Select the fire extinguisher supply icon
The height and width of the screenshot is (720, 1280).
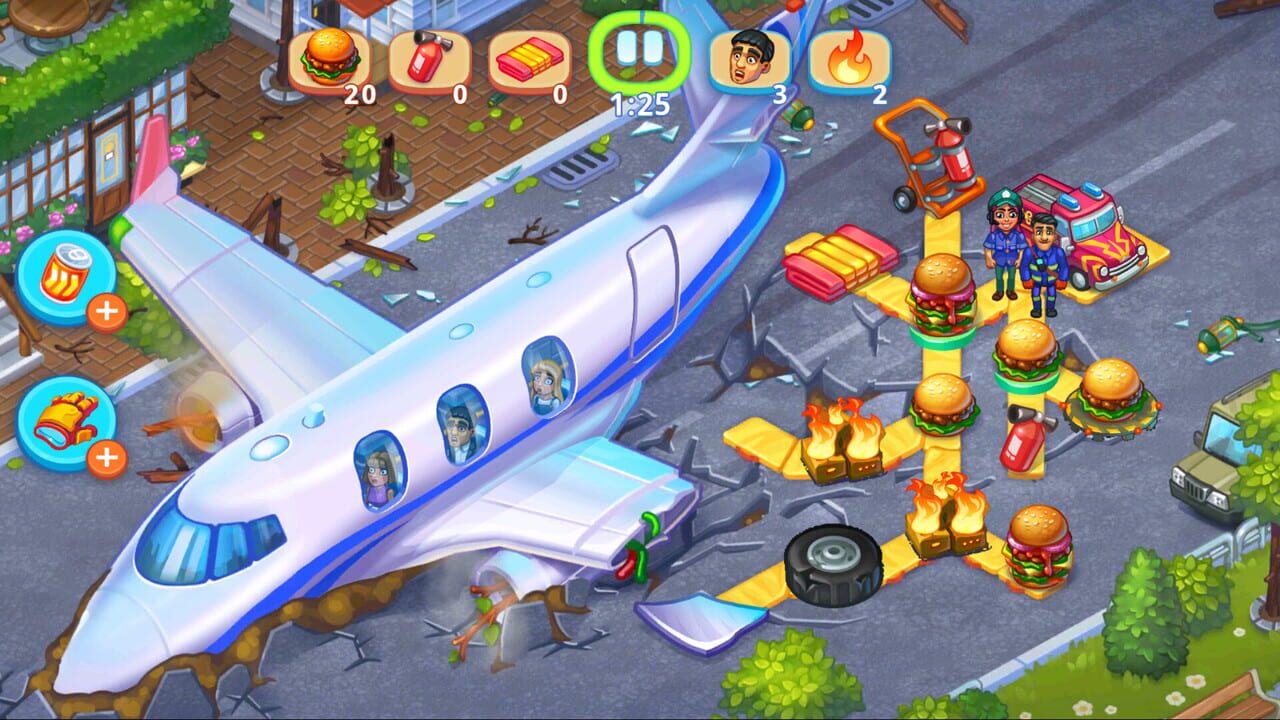click(430, 60)
